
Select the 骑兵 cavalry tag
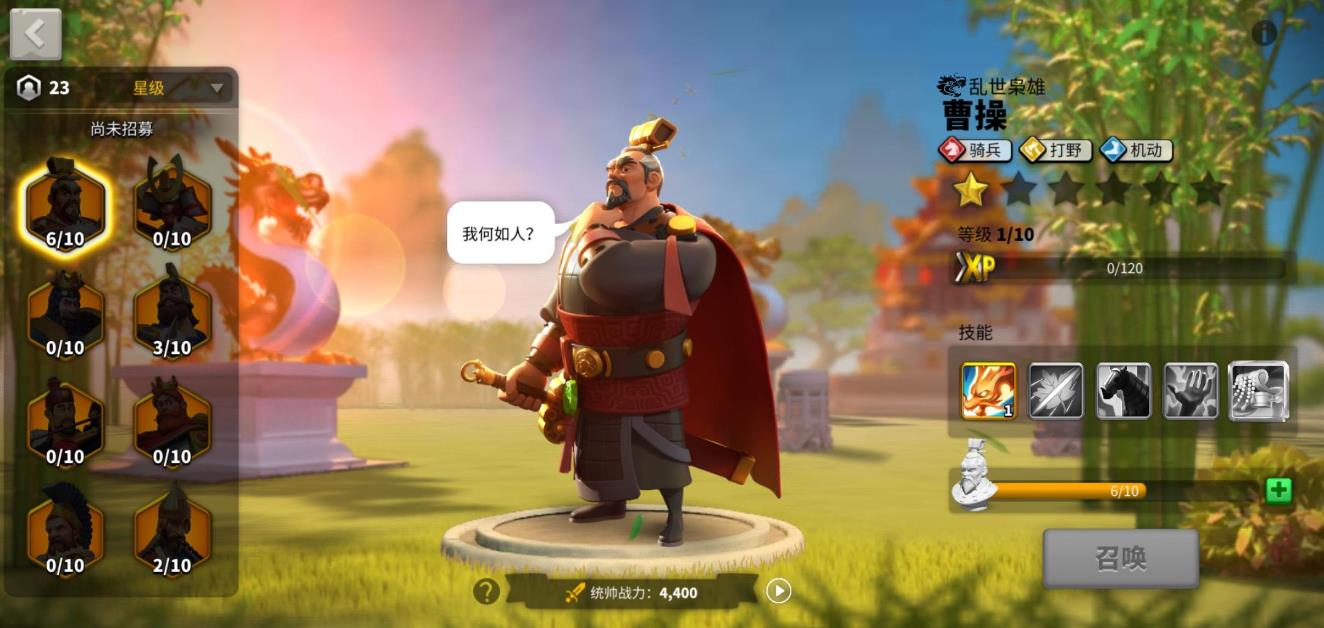pos(975,151)
